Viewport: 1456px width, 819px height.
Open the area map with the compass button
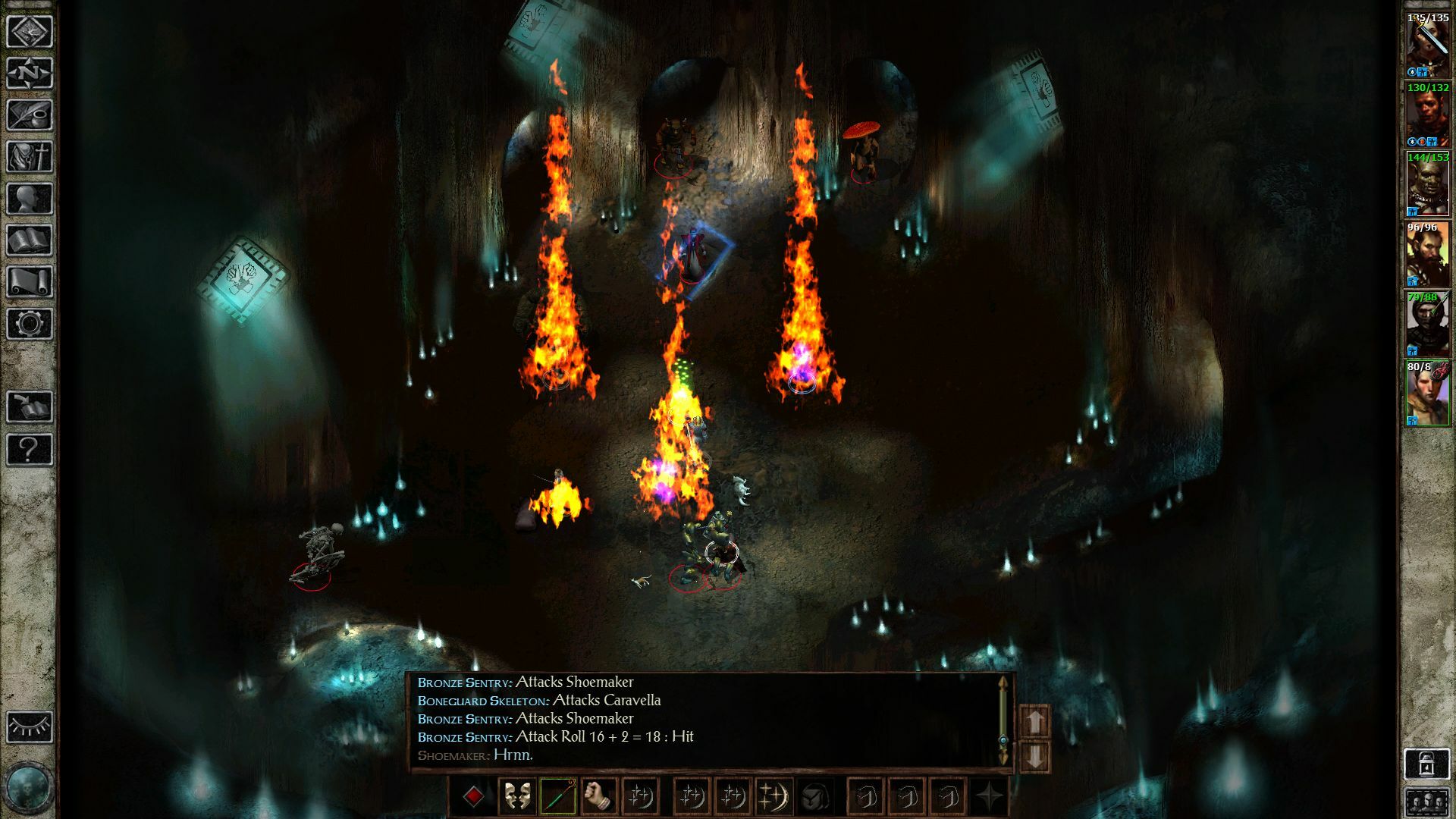[x=30, y=74]
